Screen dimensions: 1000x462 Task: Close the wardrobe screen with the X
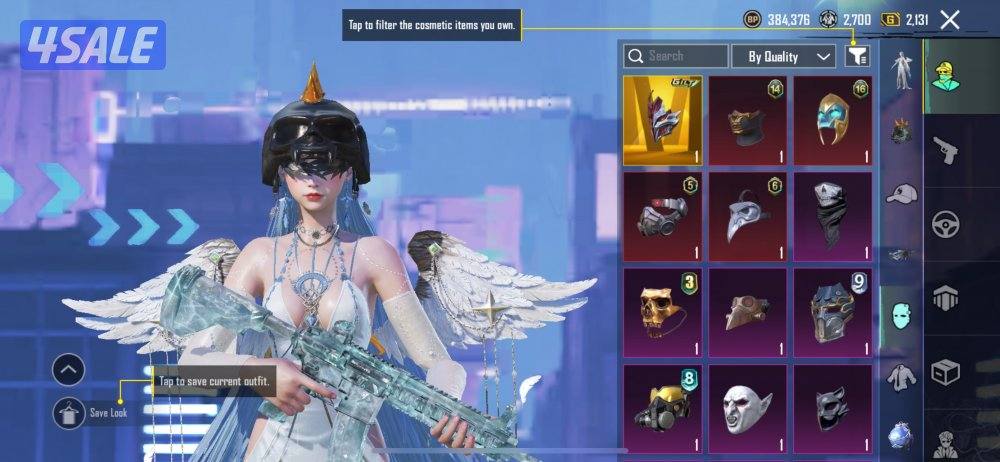click(x=950, y=19)
